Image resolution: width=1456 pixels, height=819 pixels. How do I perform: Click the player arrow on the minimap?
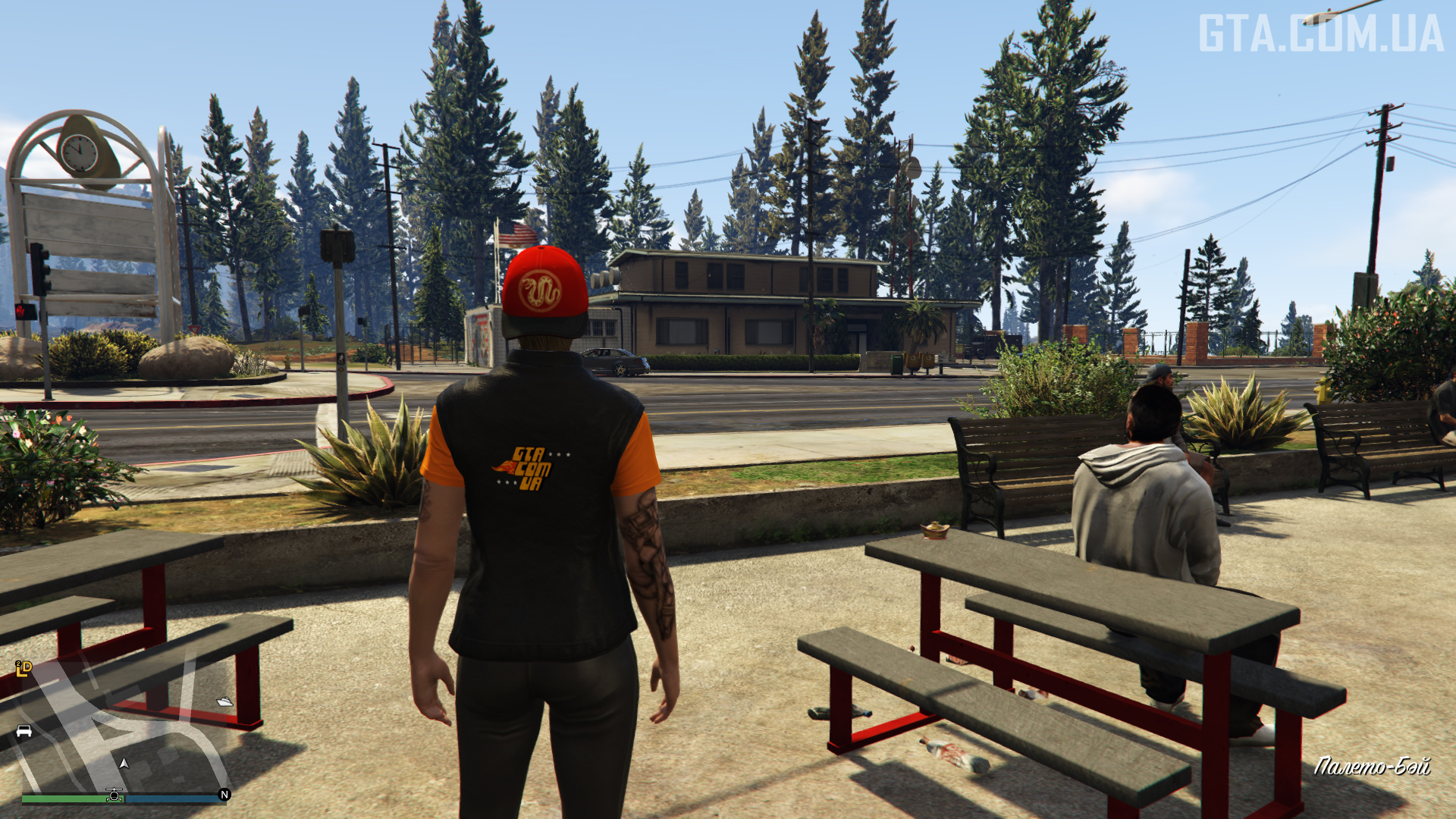pos(124,764)
